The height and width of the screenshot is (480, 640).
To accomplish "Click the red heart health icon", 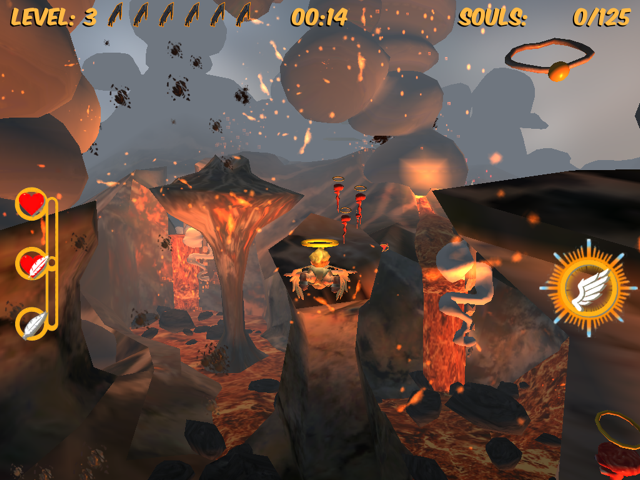I will tap(31, 204).
